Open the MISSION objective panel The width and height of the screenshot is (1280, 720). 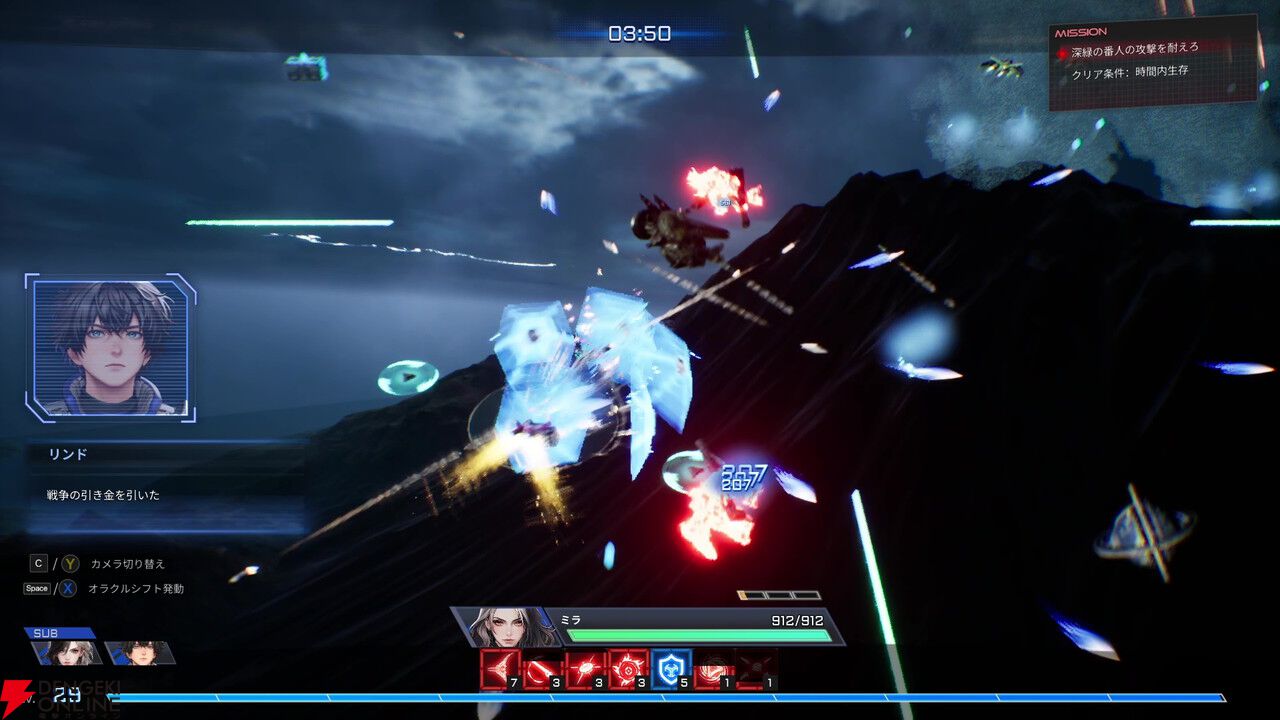[1152, 62]
